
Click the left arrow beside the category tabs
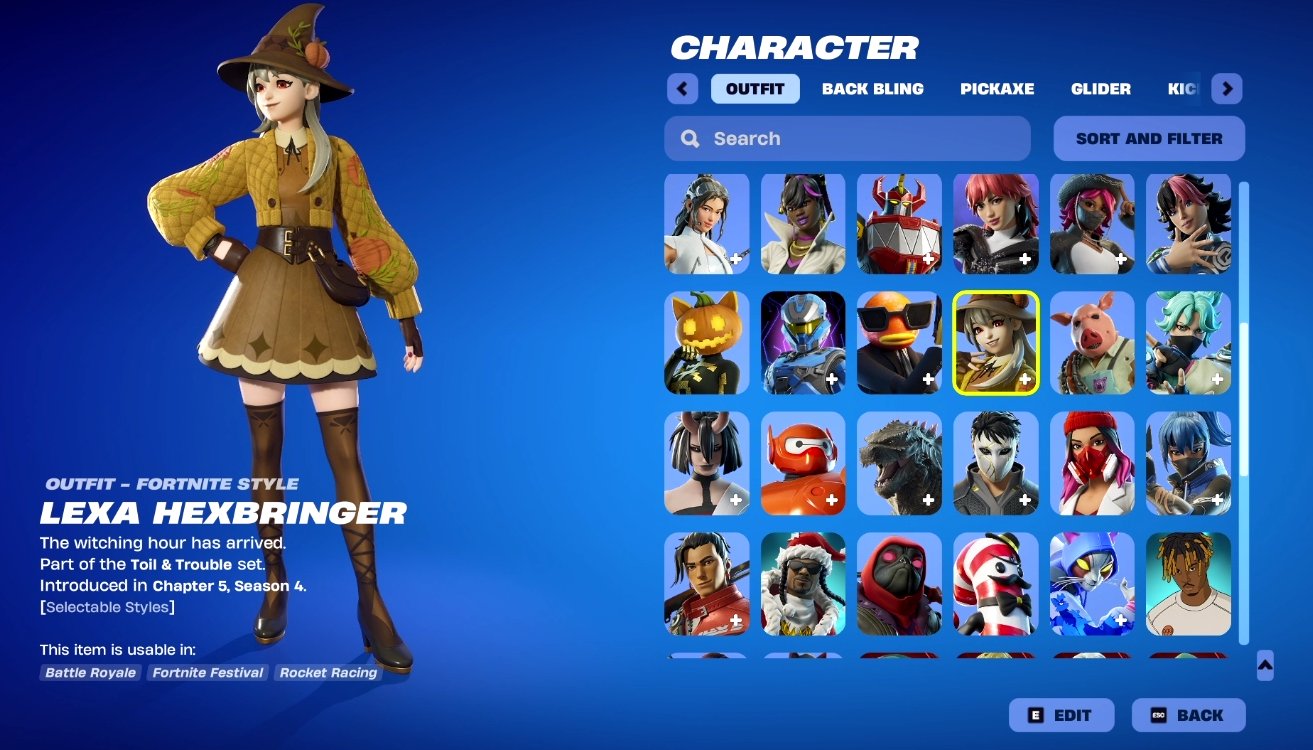[682, 89]
